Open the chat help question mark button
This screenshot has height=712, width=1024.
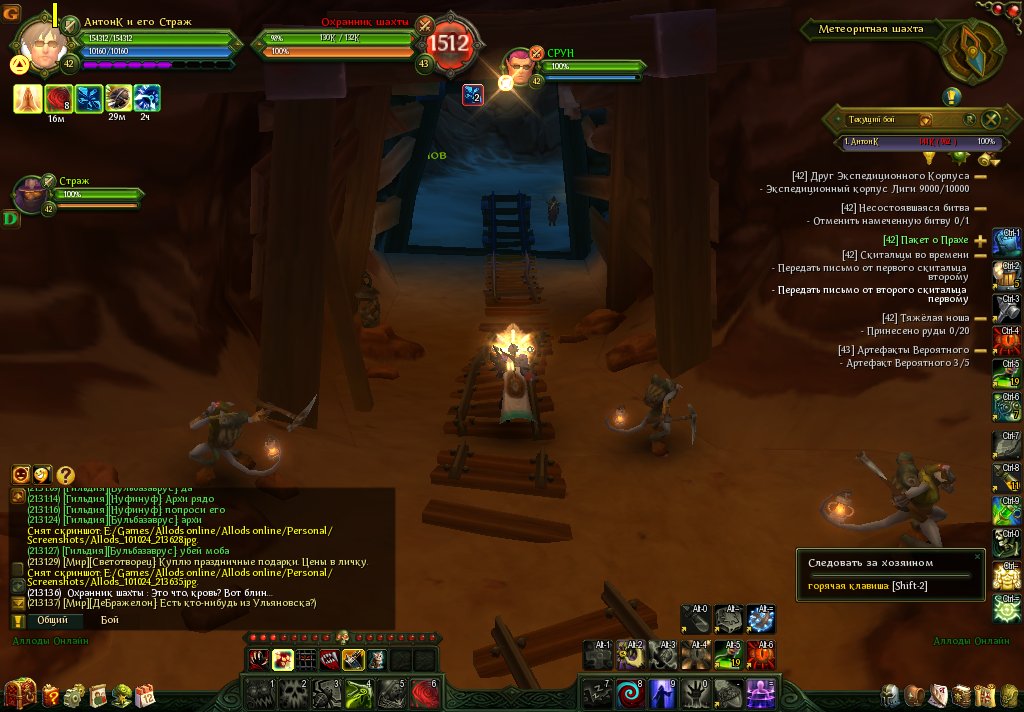65,475
